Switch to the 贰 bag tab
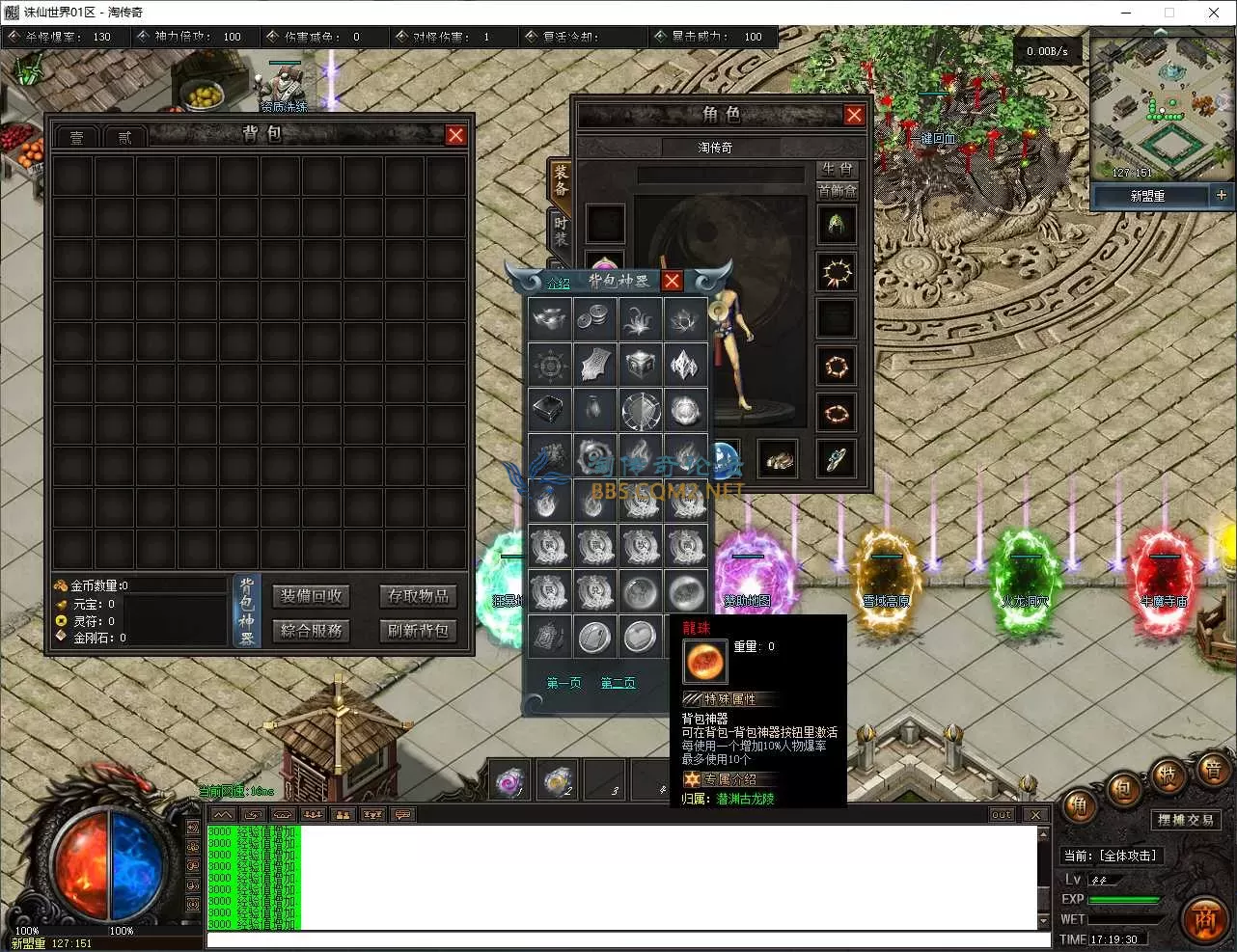1237x952 pixels. point(124,138)
